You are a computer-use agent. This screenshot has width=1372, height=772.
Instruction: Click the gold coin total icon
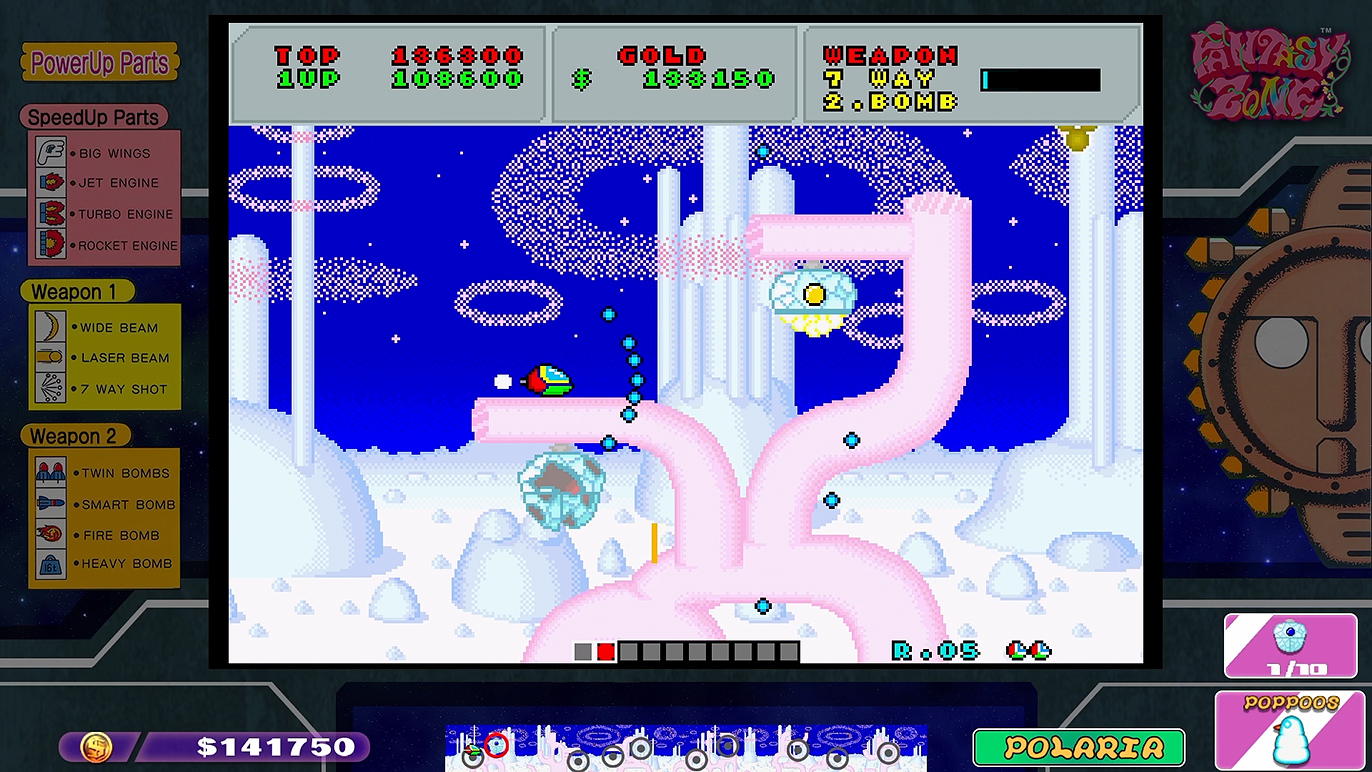[x=96, y=746]
